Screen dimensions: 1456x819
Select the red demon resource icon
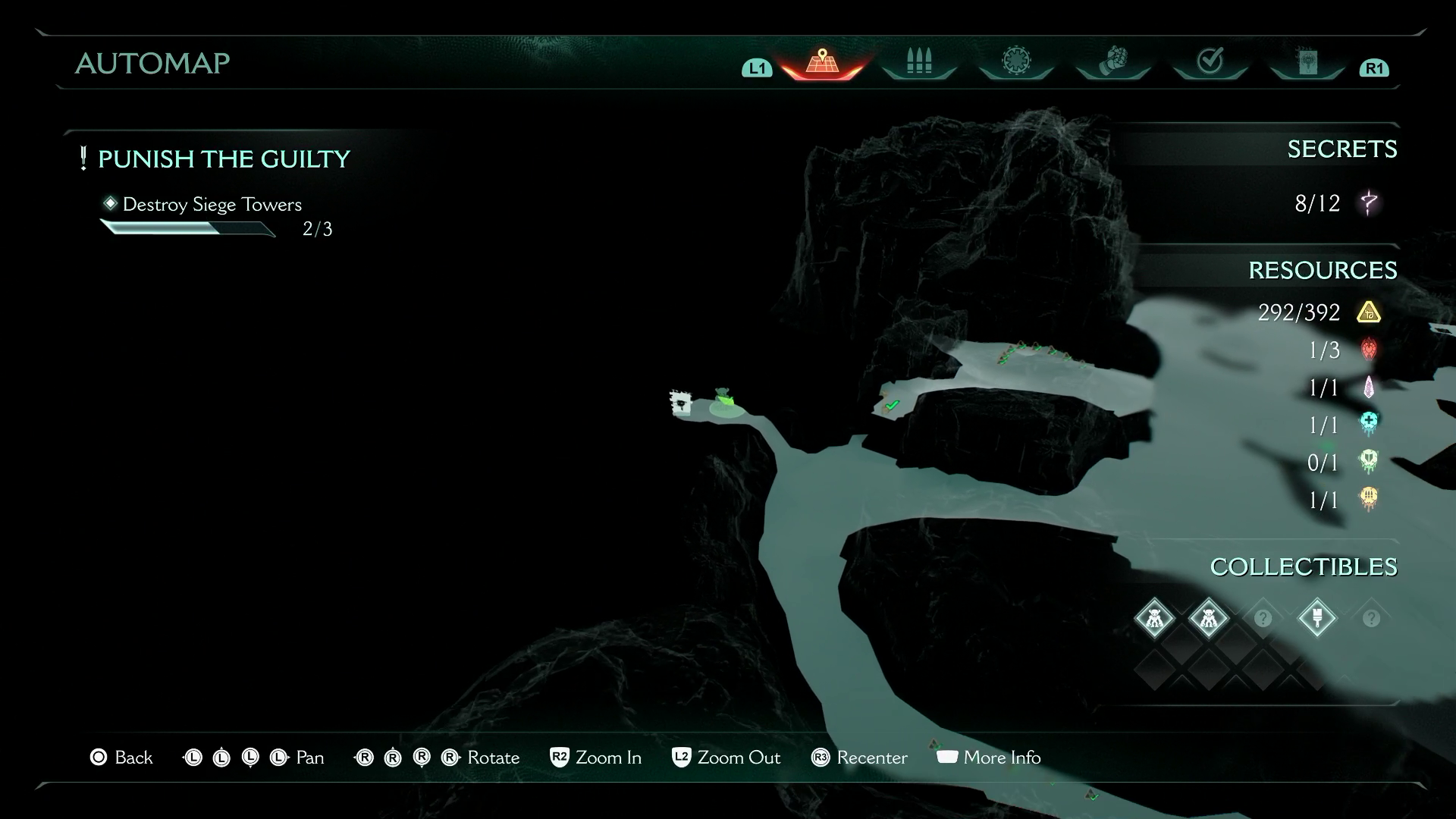(1370, 350)
